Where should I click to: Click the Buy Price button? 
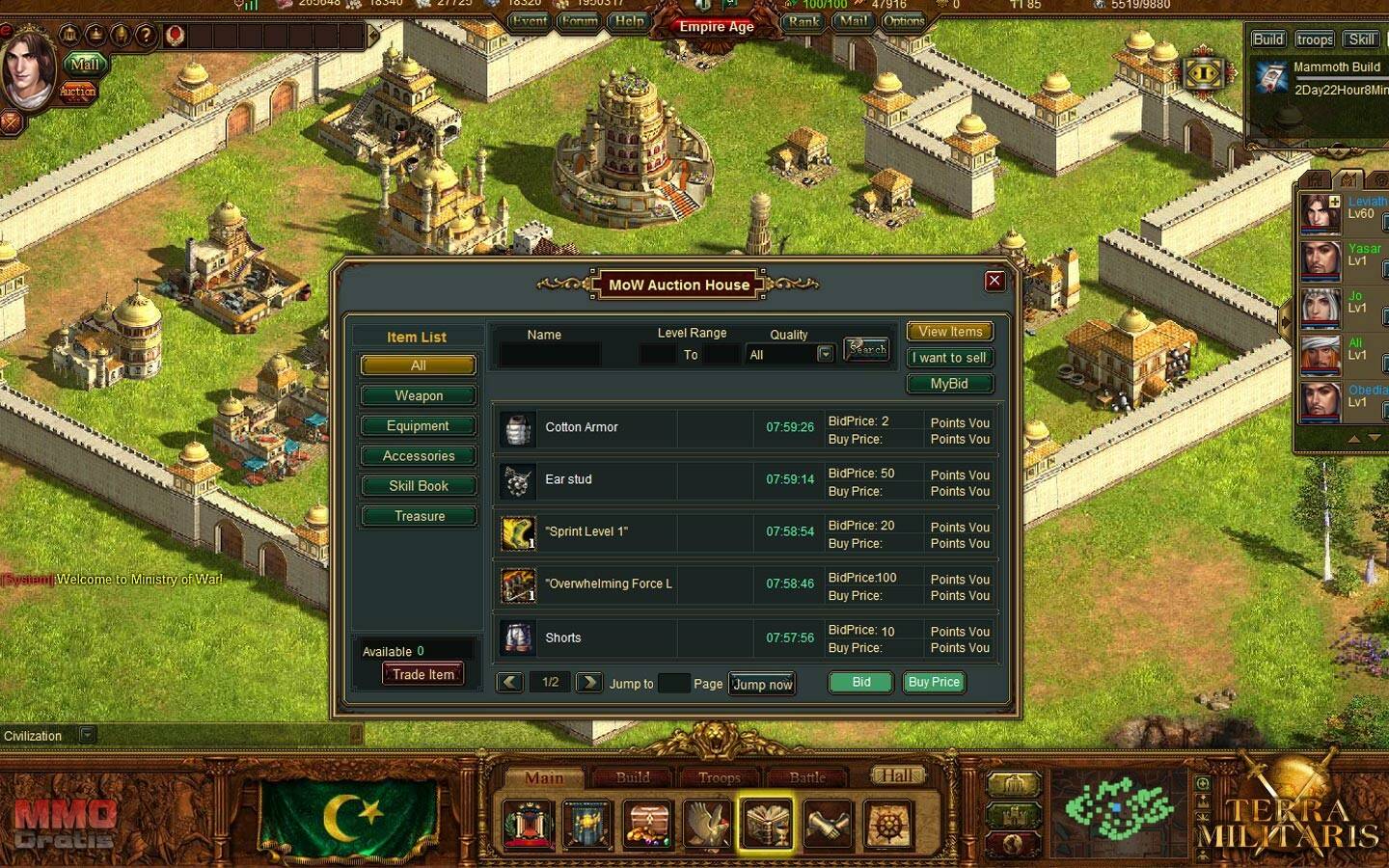click(x=934, y=682)
